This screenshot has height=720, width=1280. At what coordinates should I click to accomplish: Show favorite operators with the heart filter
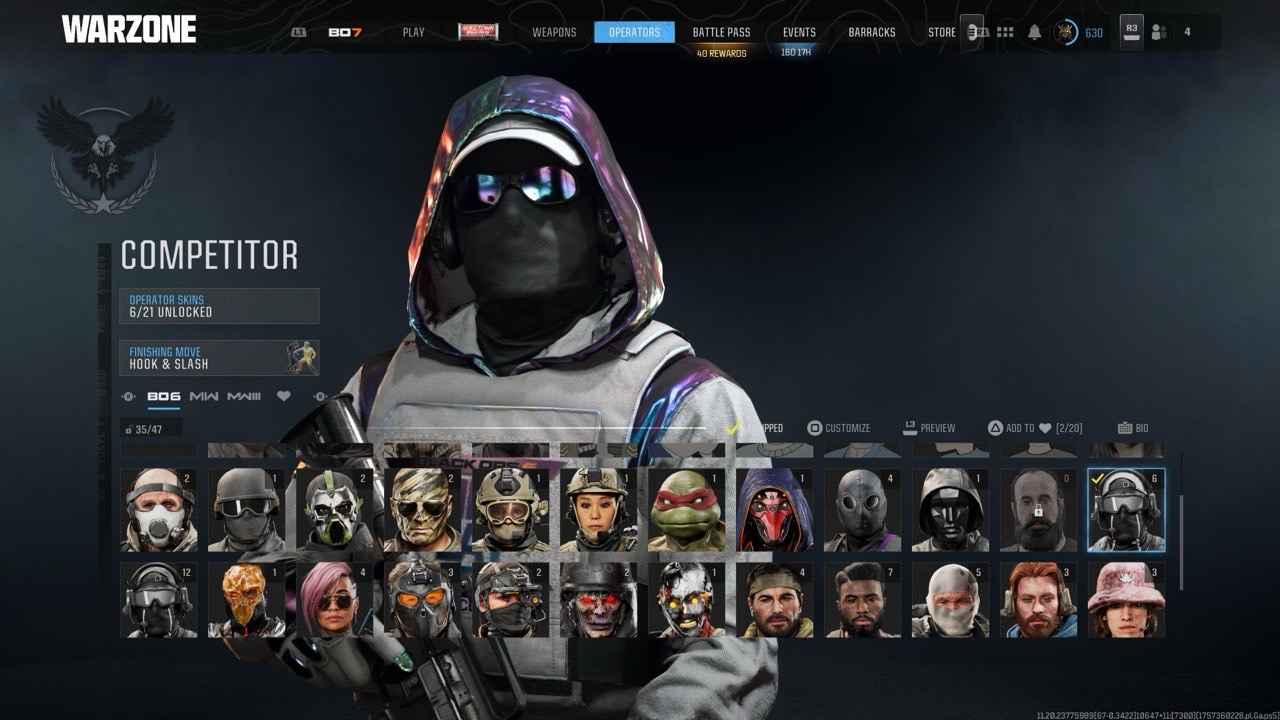point(284,397)
